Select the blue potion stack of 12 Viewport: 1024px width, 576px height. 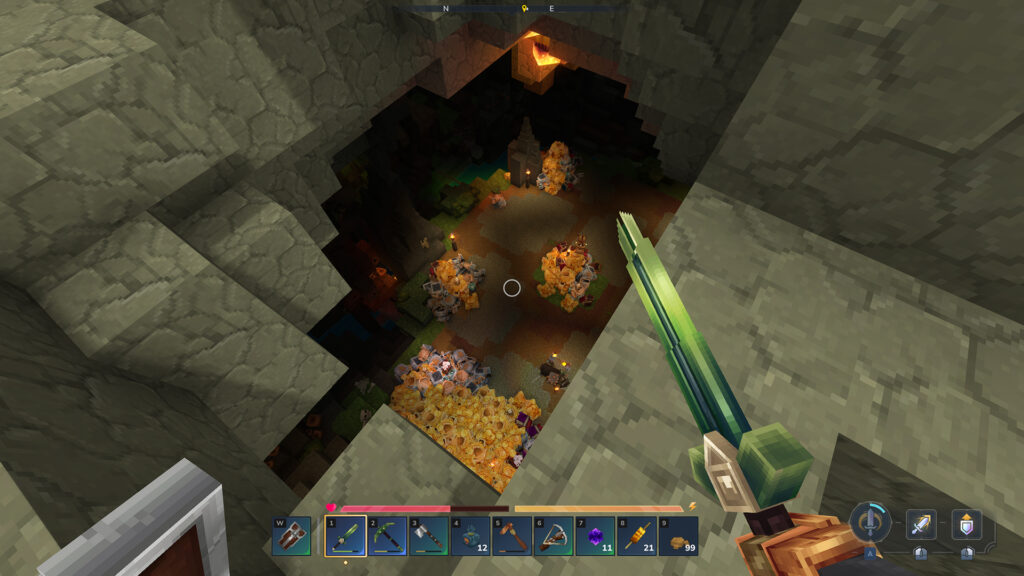tap(470, 536)
